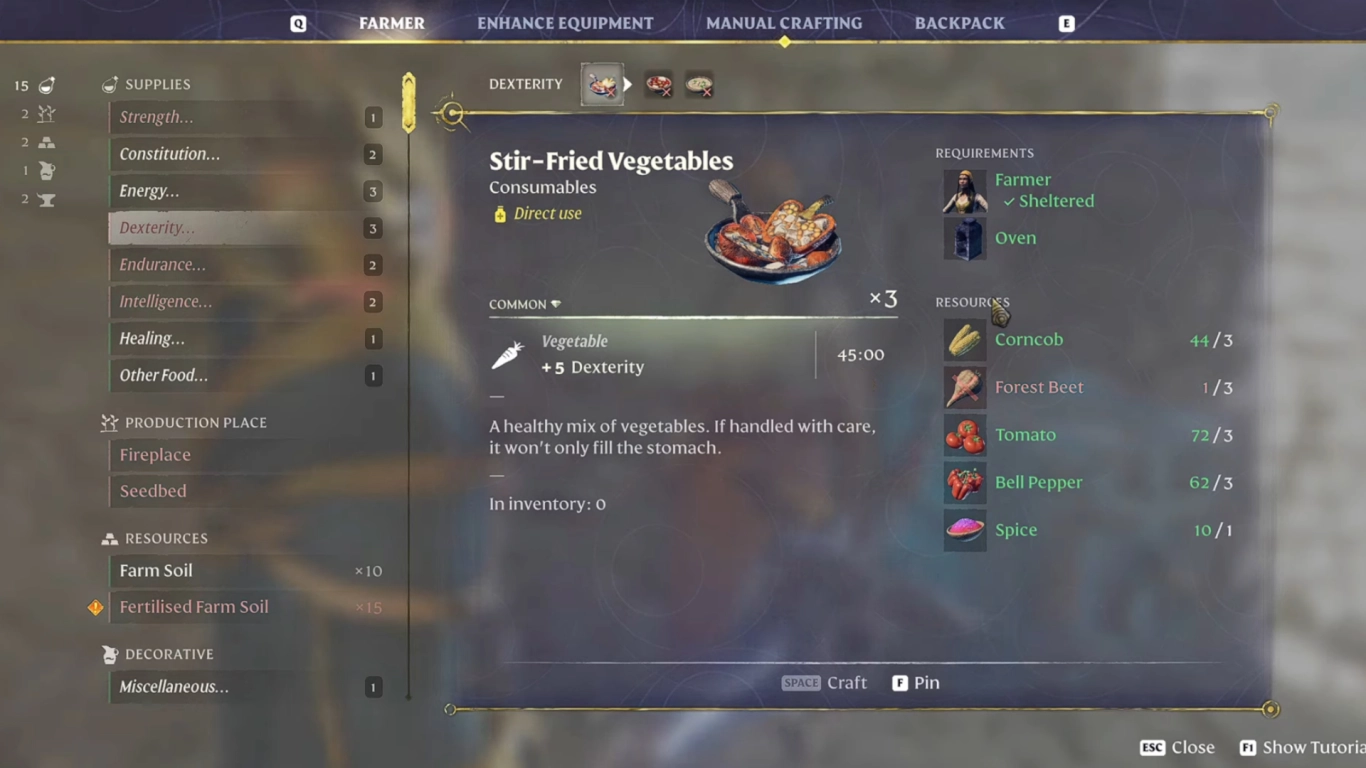1366x768 pixels.
Task: Click the Spice resource icon
Action: pos(964,530)
